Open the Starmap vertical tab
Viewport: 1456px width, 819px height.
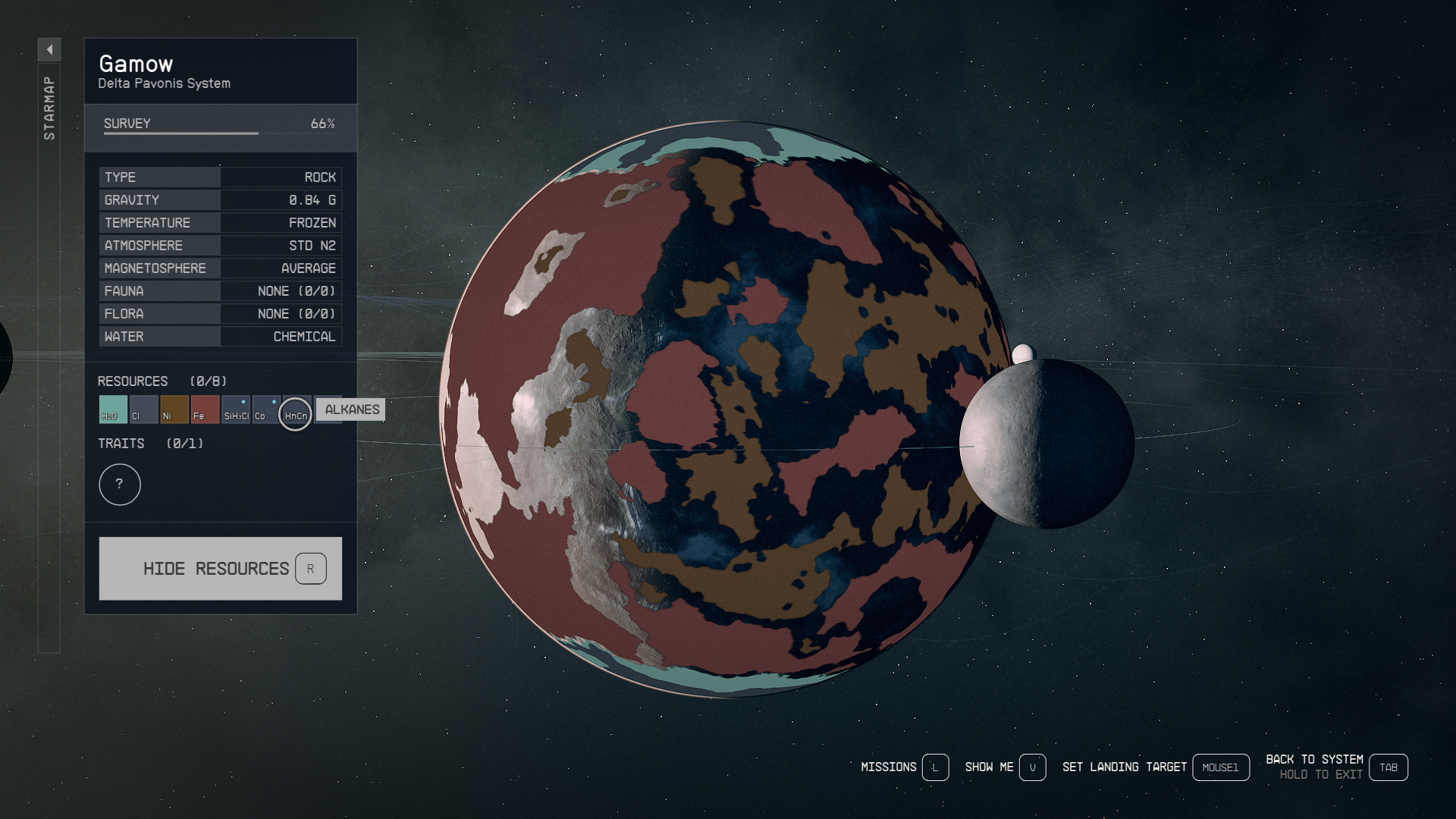[49, 108]
